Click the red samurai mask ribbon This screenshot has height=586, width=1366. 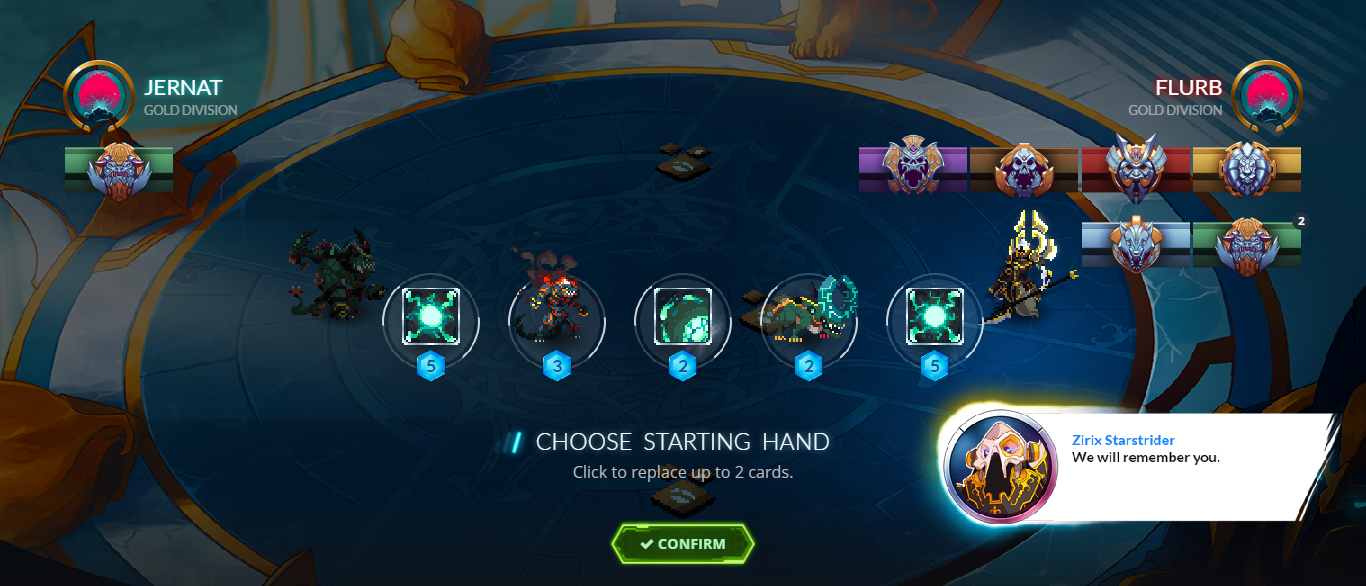1135,169
